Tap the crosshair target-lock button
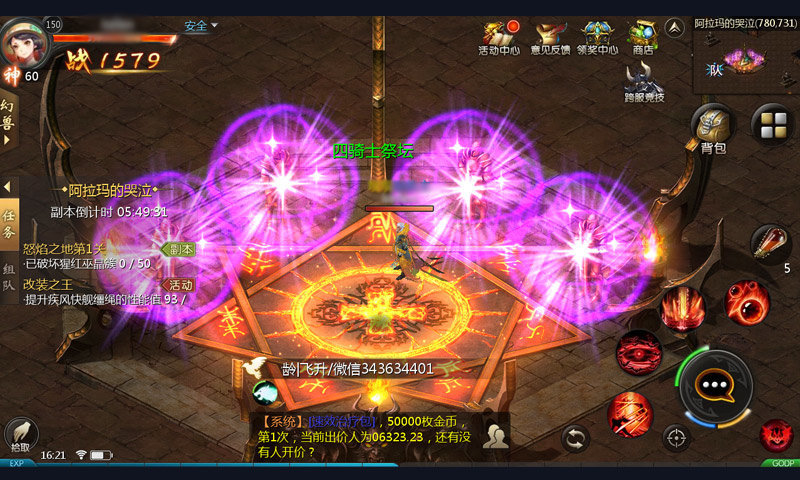This screenshot has height=480, width=800. (x=676, y=437)
